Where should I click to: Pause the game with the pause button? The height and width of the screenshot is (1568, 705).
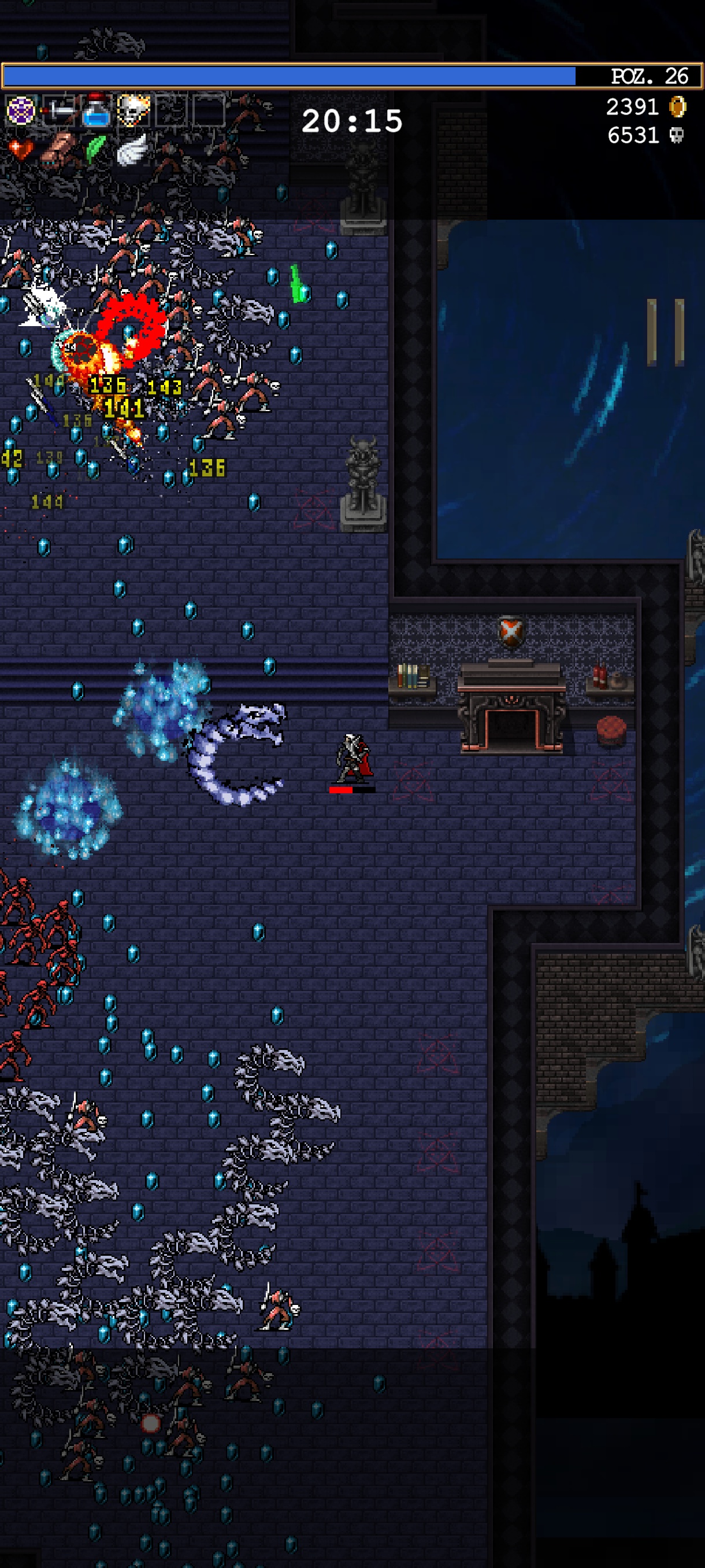(666, 332)
